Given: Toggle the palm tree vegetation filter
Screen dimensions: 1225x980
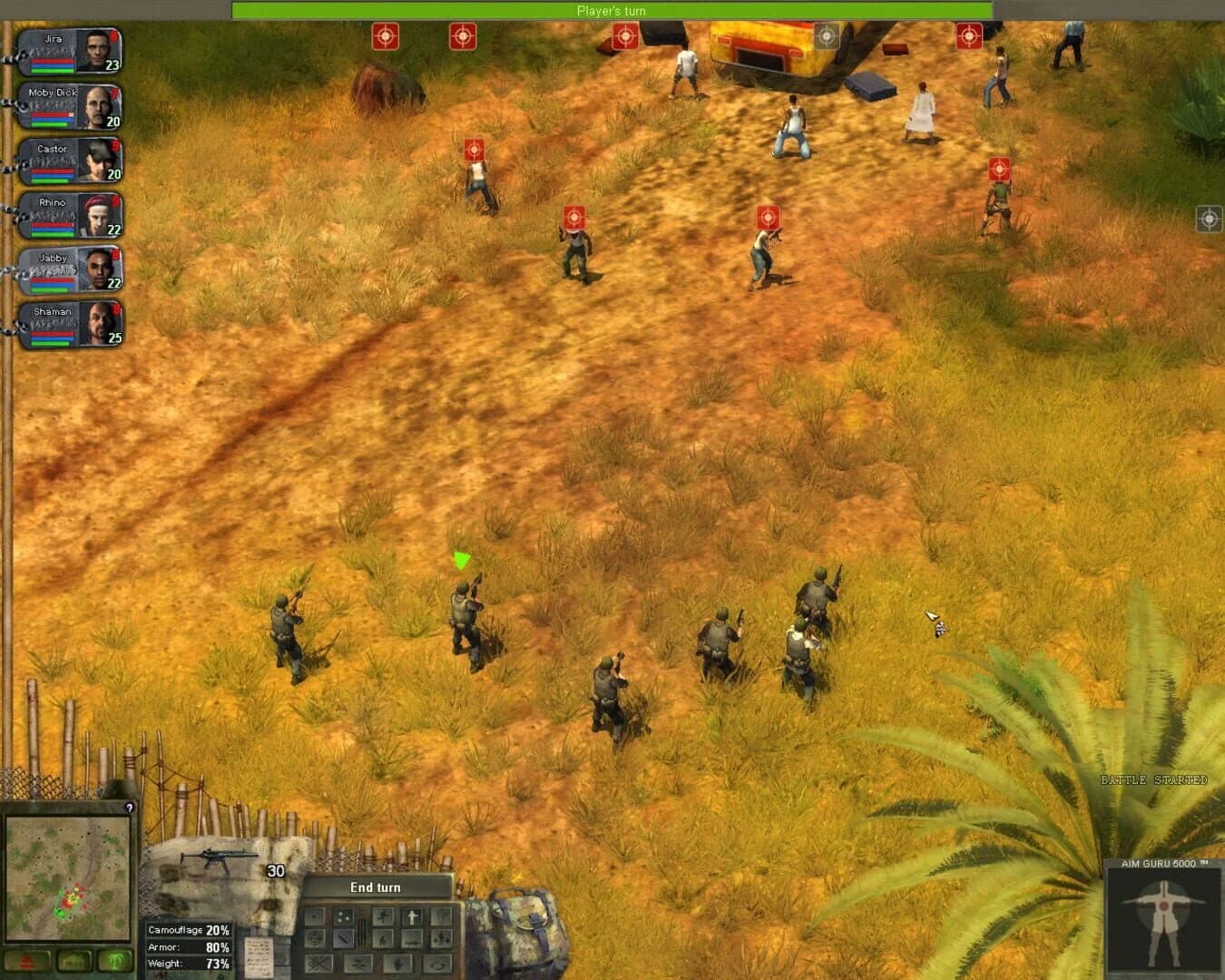Looking at the screenshot, I should [x=114, y=960].
